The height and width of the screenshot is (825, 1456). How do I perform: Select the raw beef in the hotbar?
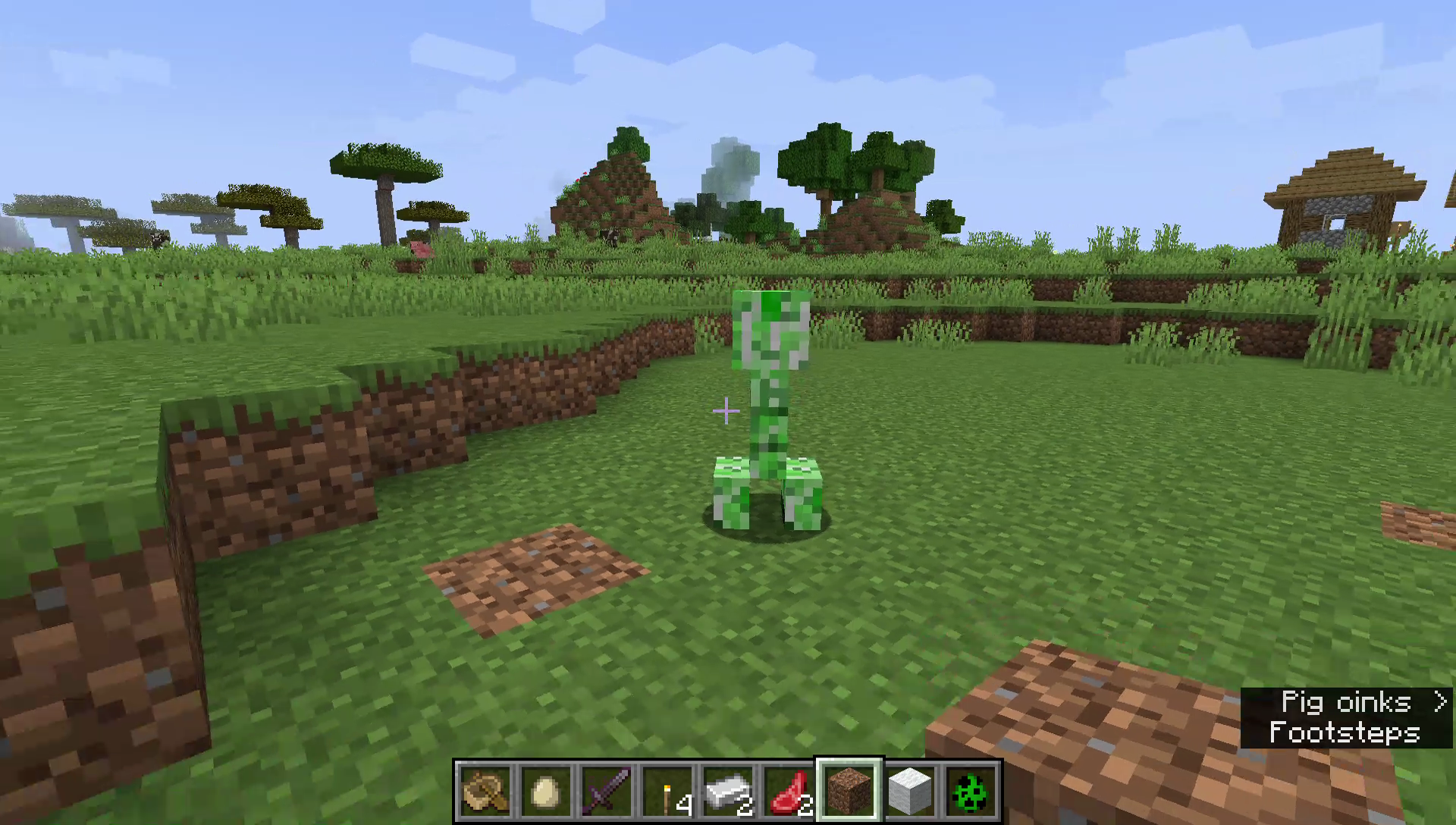[x=789, y=792]
